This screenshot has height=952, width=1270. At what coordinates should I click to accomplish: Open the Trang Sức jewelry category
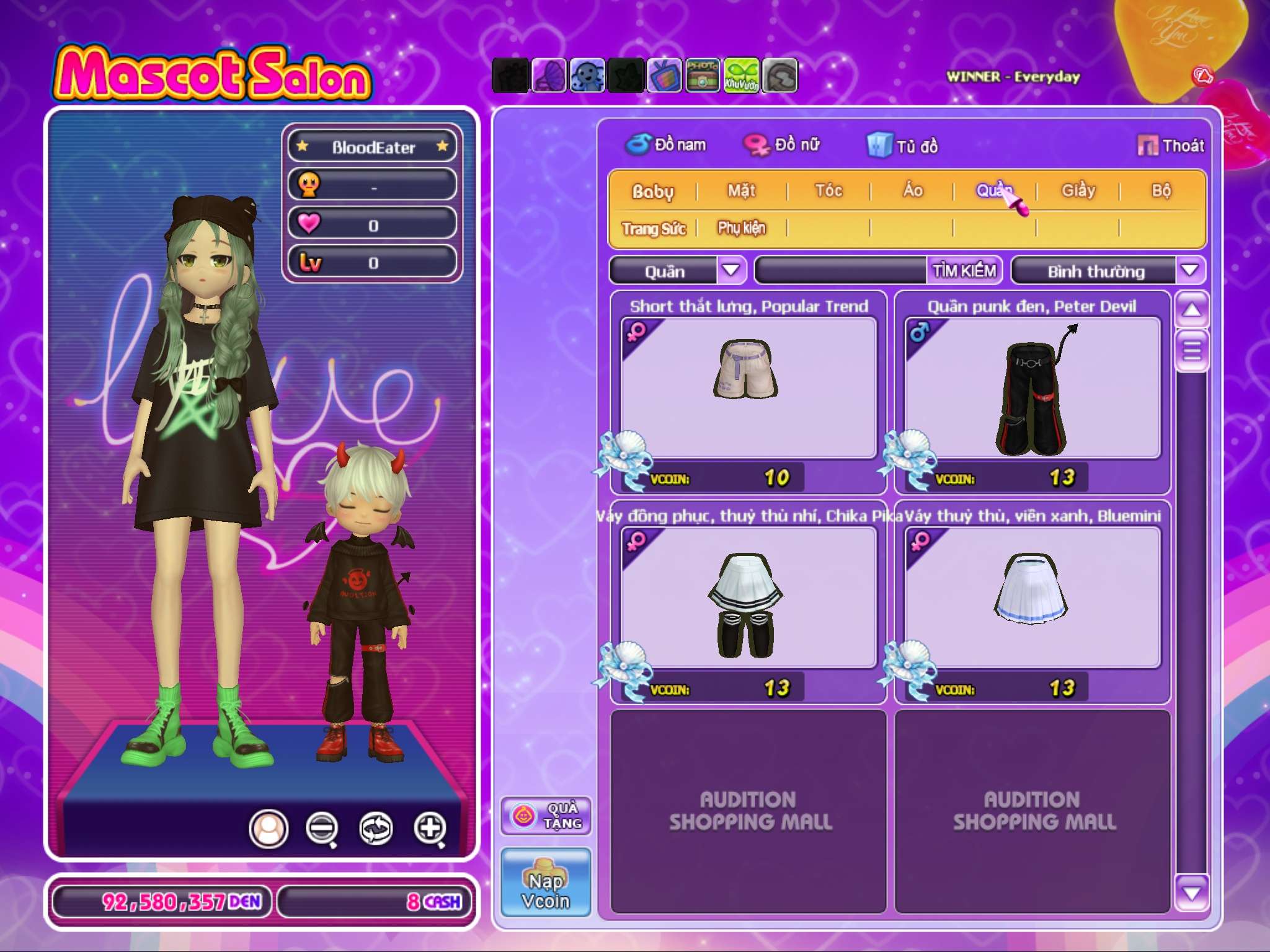click(654, 229)
